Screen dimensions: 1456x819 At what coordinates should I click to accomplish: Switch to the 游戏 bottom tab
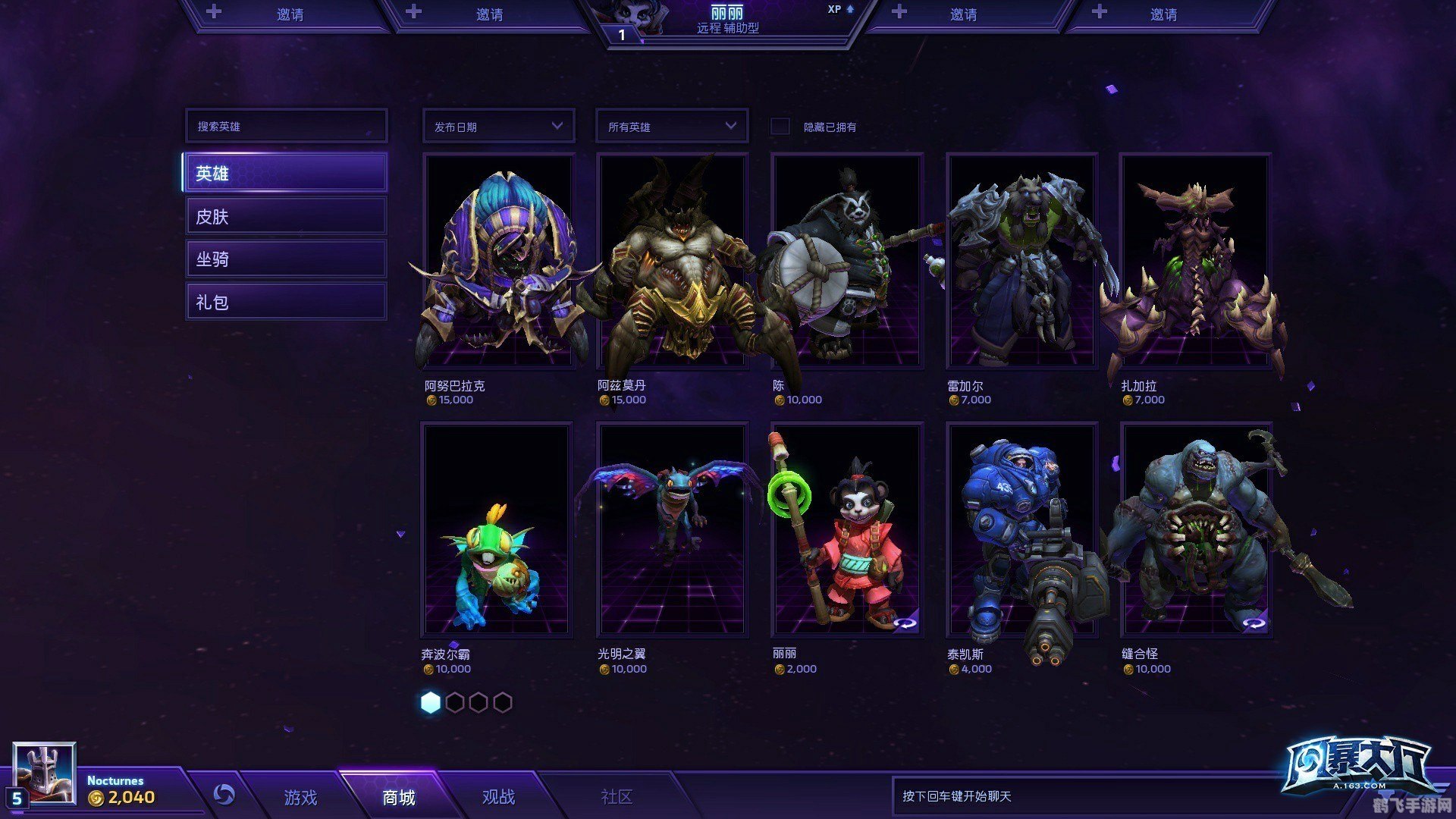[x=300, y=797]
